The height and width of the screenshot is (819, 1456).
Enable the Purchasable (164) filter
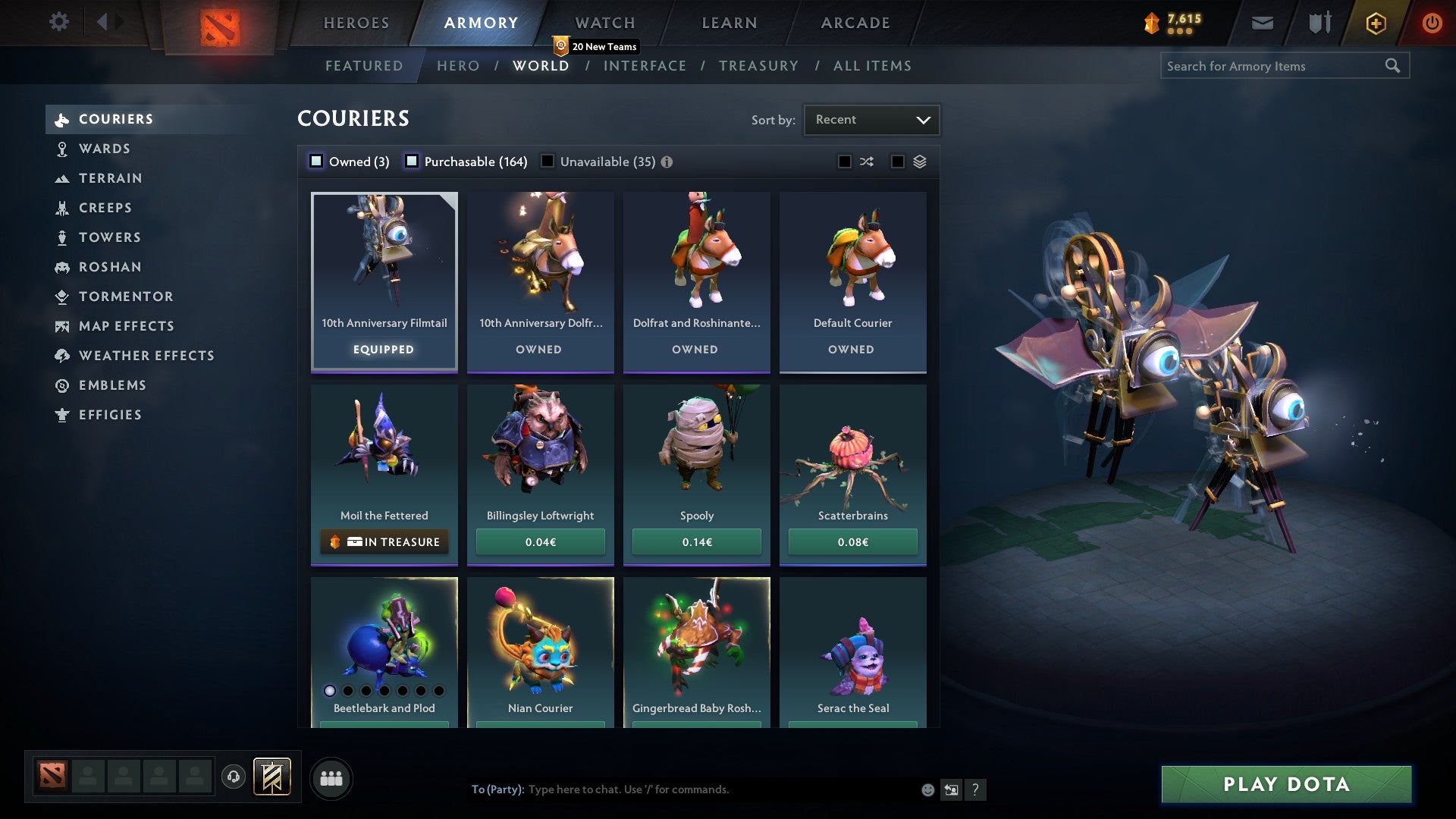(x=413, y=161)
